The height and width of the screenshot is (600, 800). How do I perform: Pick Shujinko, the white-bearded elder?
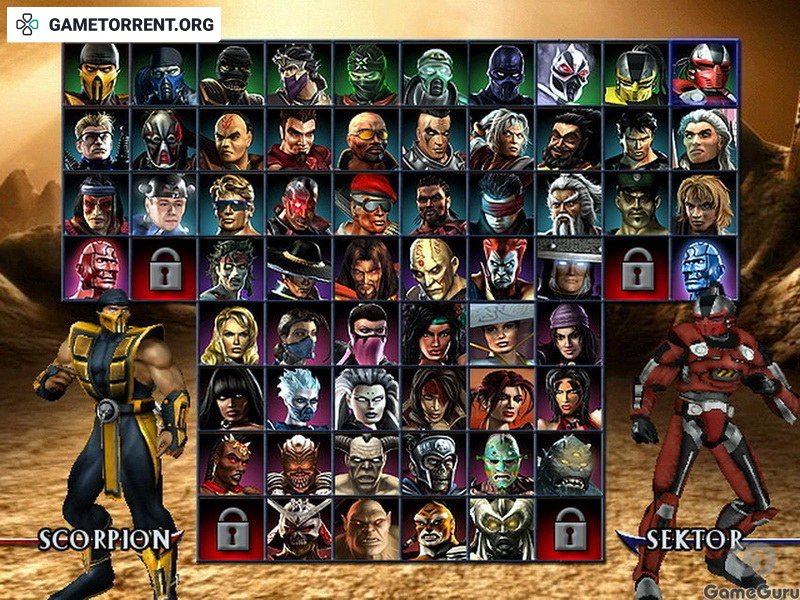tap(569, 203)
